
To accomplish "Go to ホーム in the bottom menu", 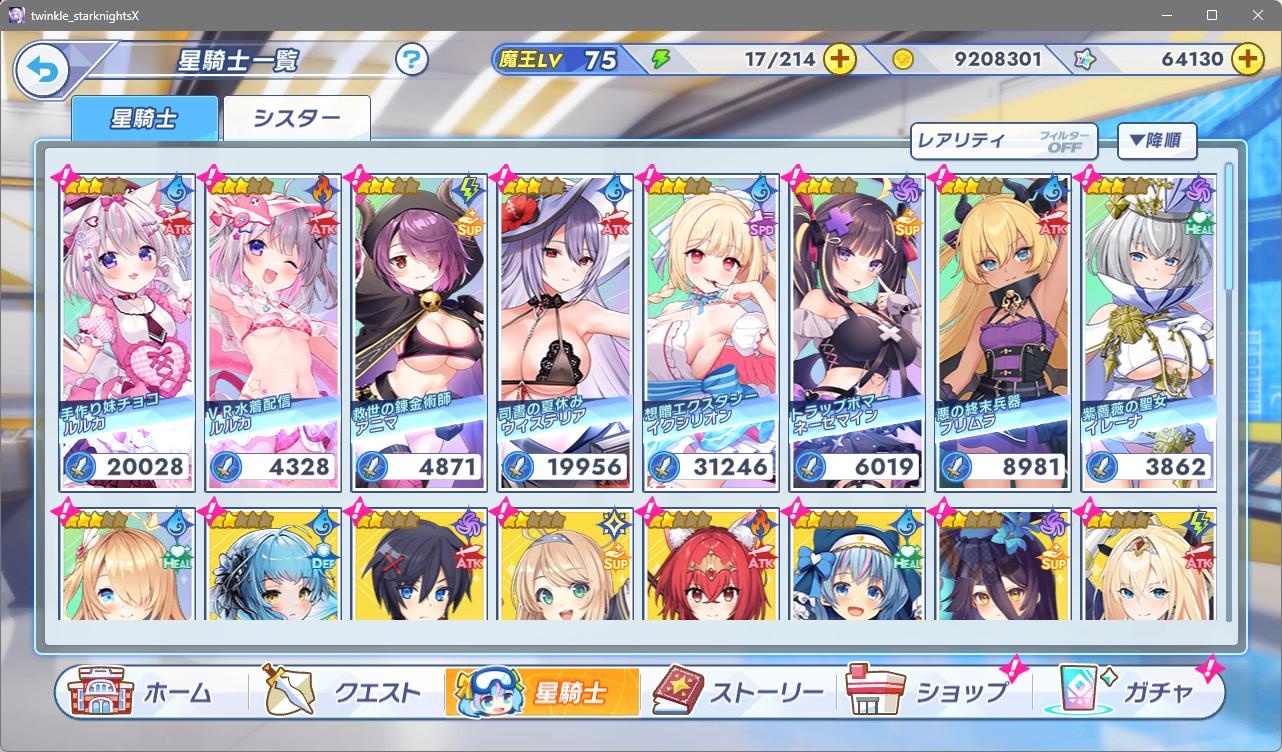I will 150,692.
